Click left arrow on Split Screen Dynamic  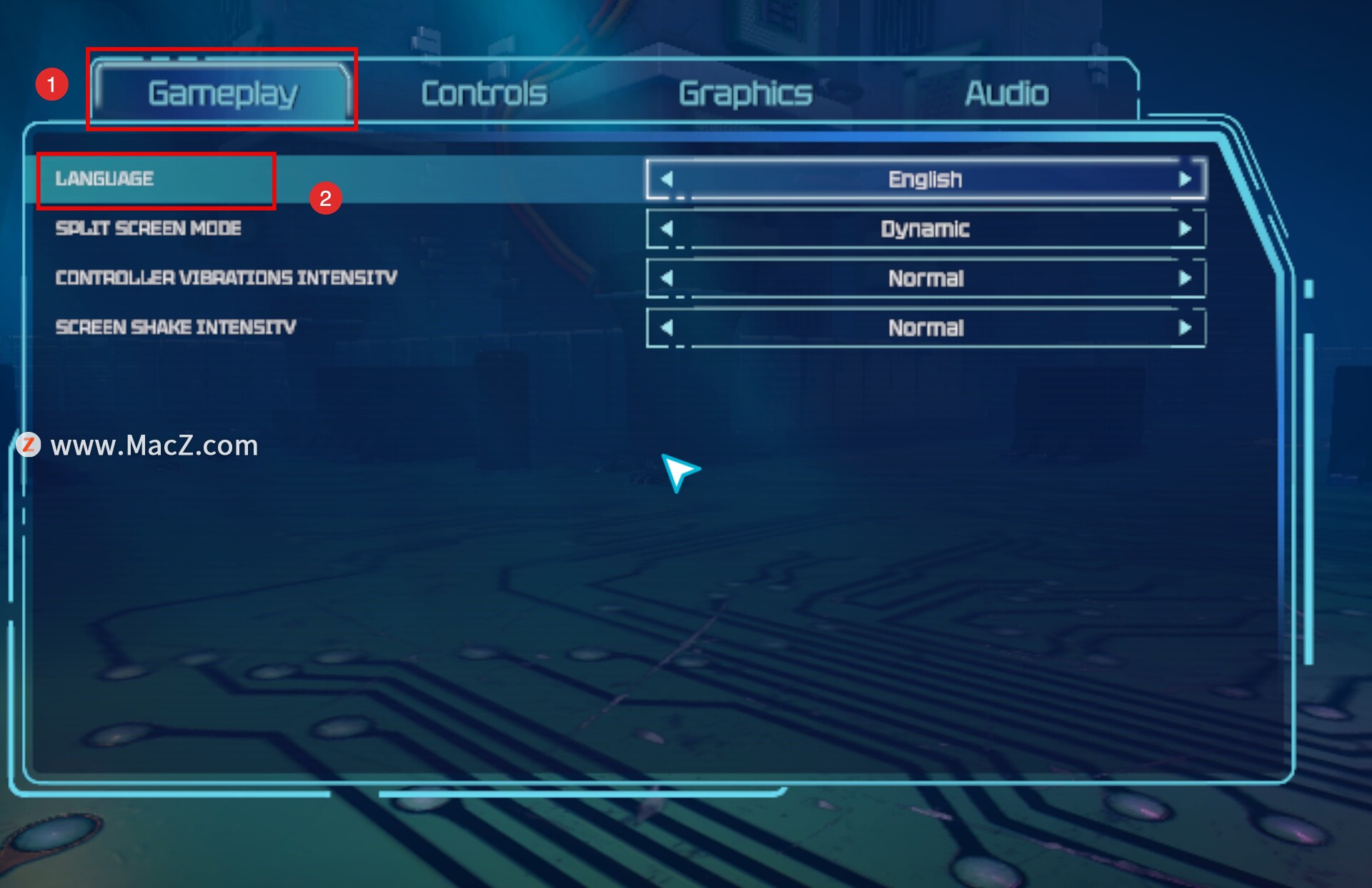(x=667, y=229)
